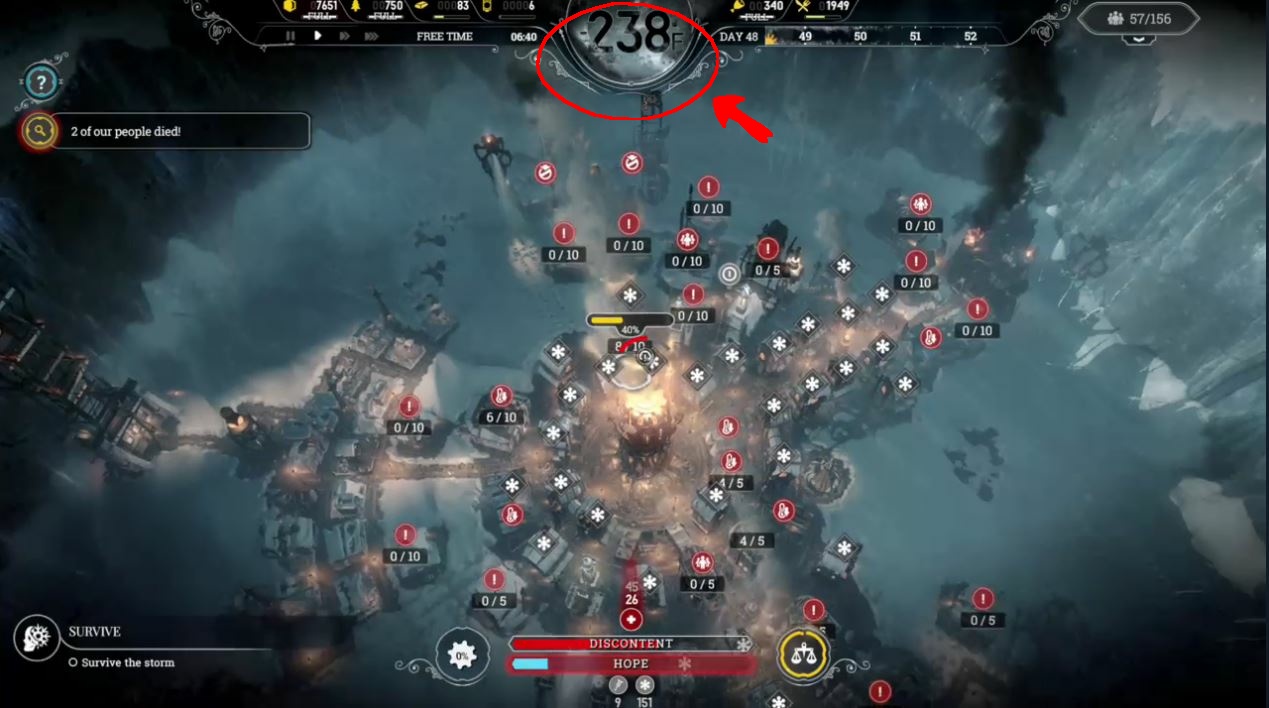Screen dimensions: 1269x708
Task: Click the Hope bar
Action: tap(630, 664)
